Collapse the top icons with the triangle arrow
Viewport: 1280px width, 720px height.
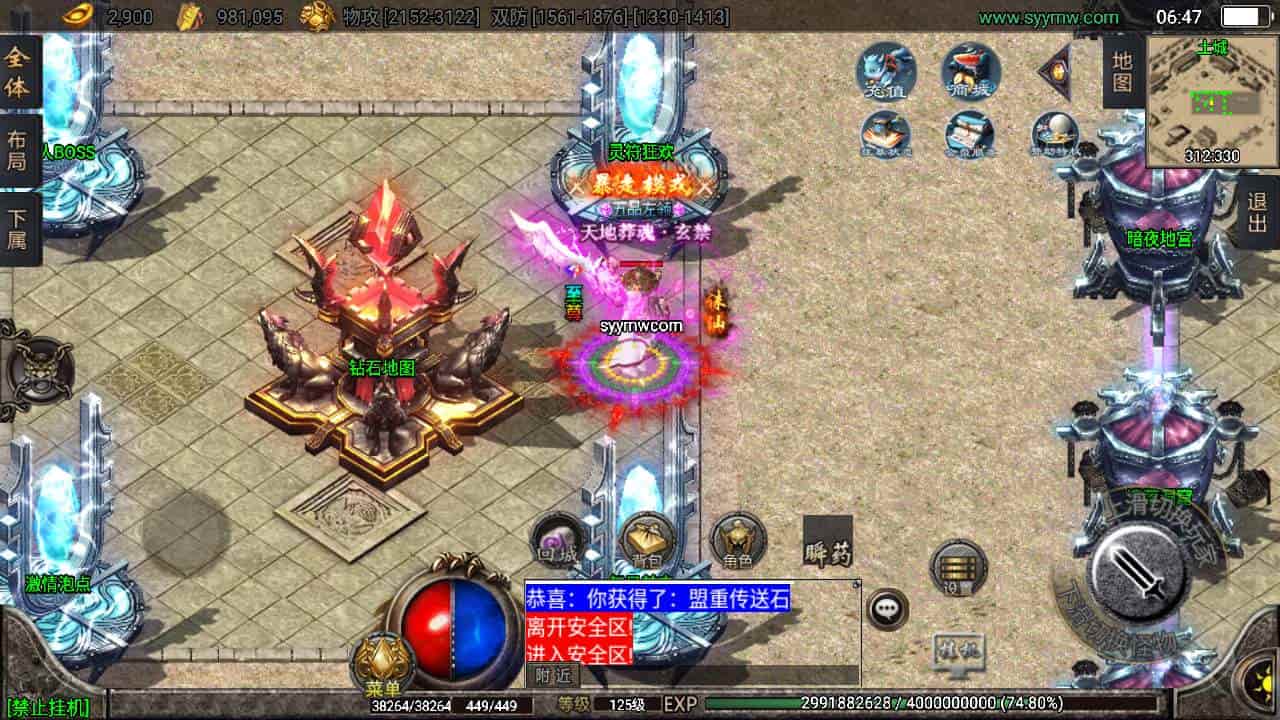point(1054,70)
